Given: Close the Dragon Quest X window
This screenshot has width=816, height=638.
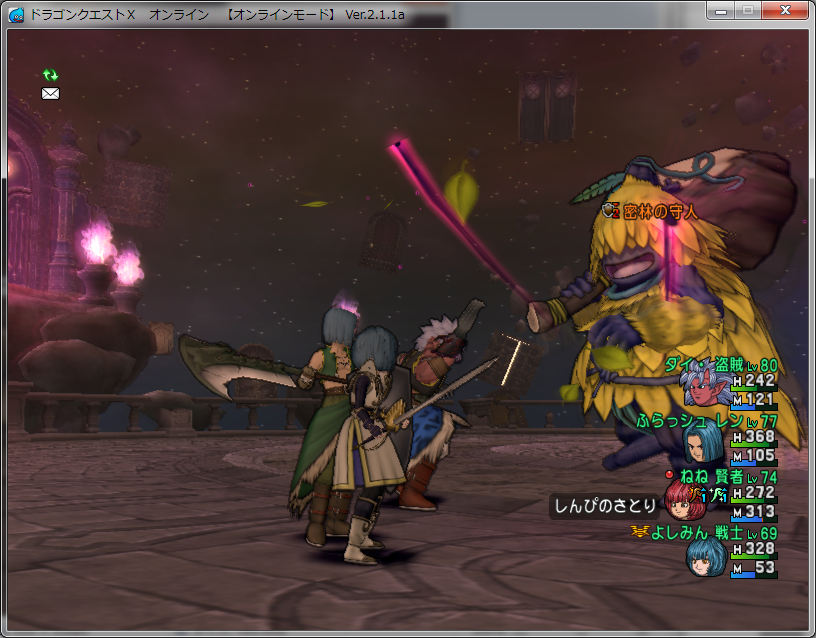Looking at the screenshot, I should 786,10.
